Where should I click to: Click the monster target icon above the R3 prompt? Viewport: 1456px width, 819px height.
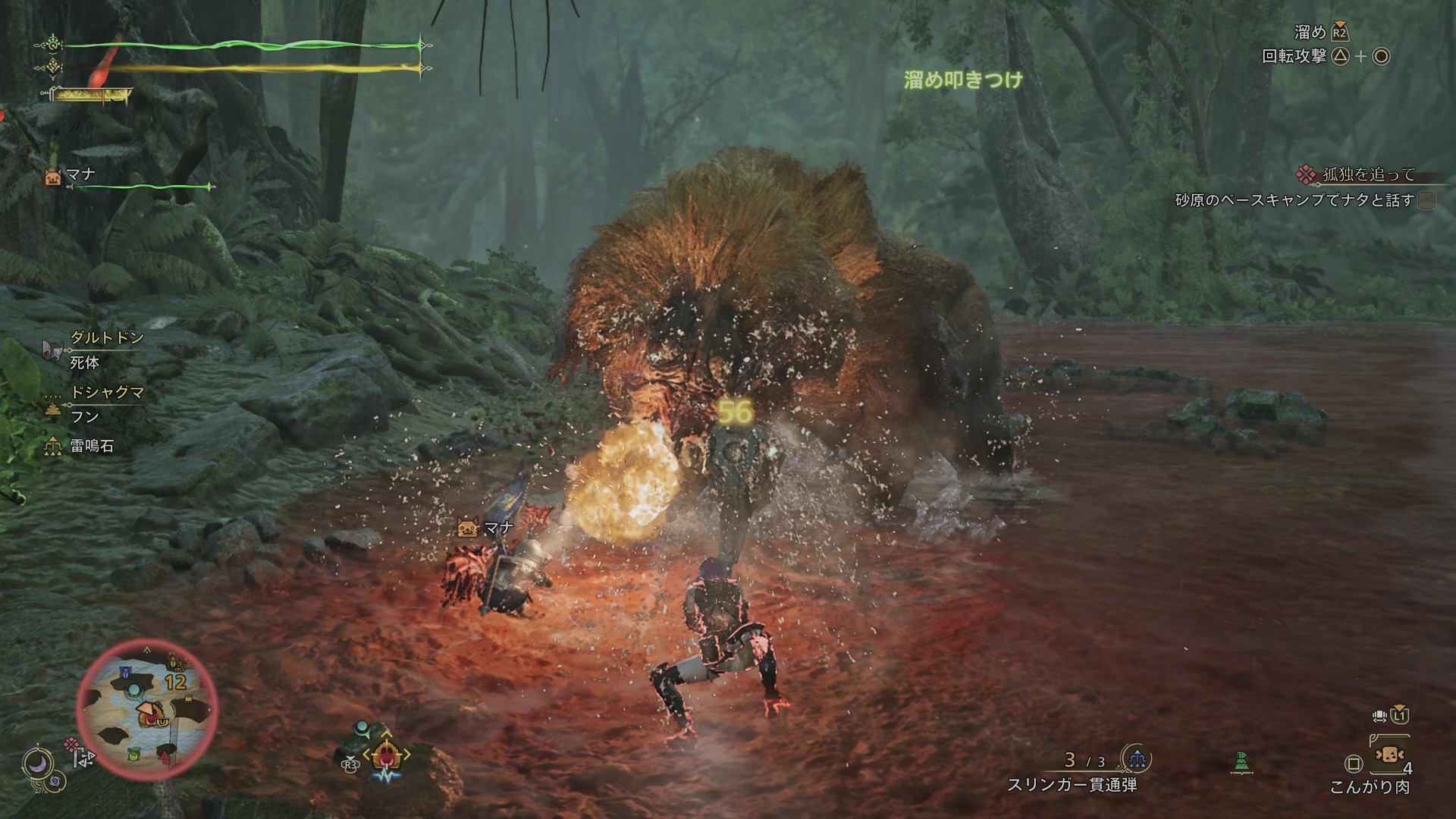387,754
